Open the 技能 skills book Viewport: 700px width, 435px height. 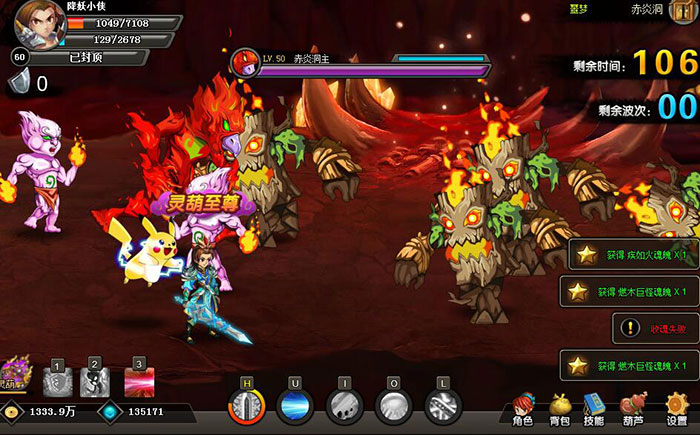(594, 408)
